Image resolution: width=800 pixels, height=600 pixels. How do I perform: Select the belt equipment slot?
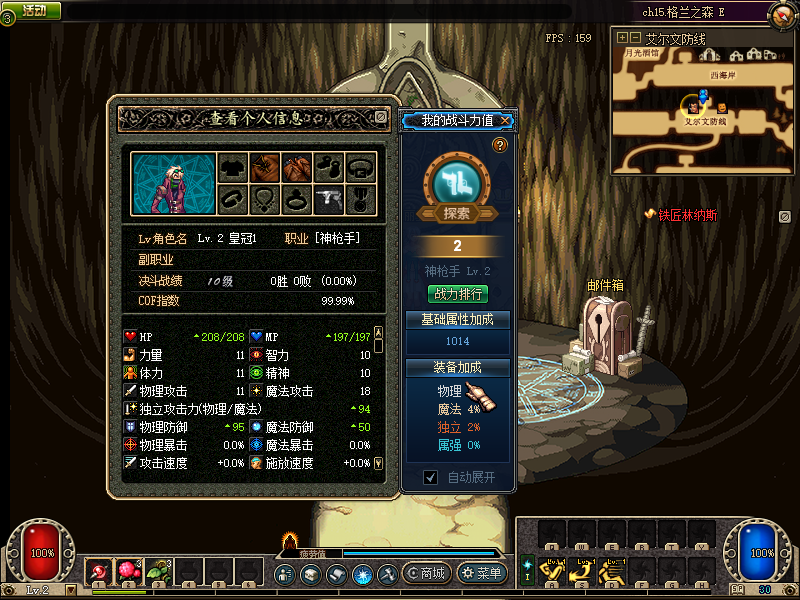coord(361,166)
